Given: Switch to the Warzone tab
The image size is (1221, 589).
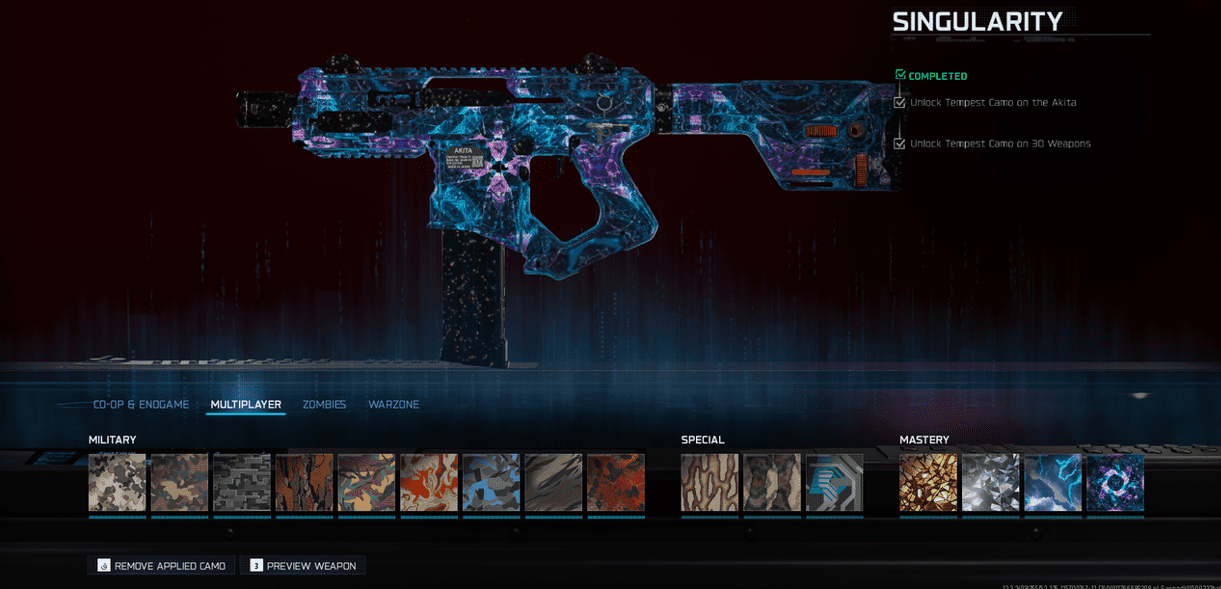Looking at the screenshot, I should pyautogui.click(x=393, y=405).
